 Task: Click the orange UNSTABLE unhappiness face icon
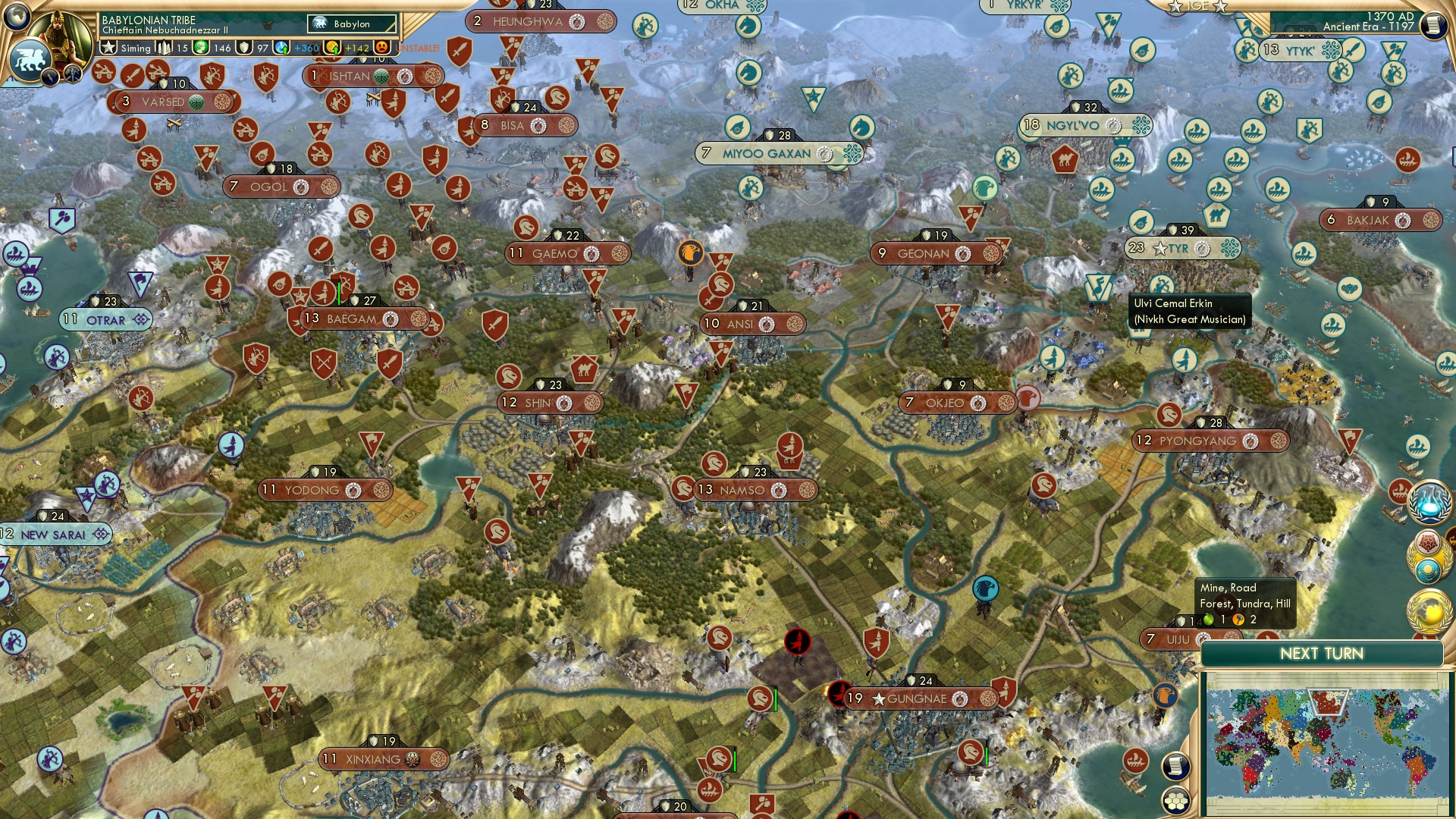[x=380, y=49]
